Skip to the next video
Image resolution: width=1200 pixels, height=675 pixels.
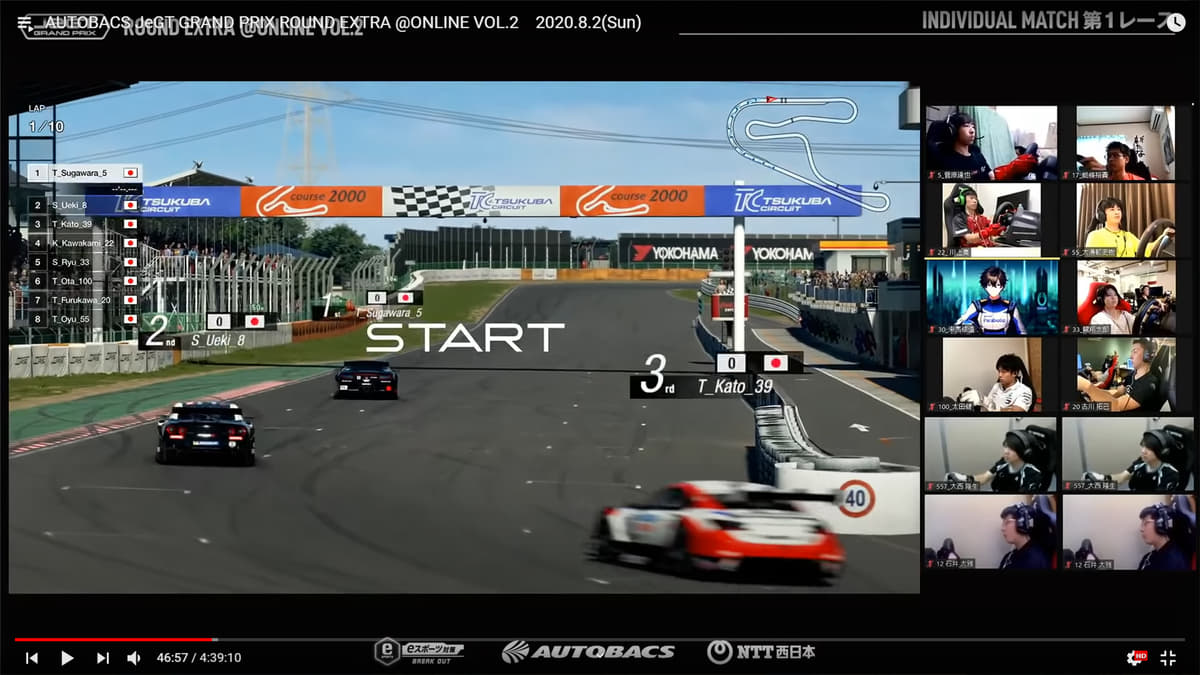coord(102,658)
